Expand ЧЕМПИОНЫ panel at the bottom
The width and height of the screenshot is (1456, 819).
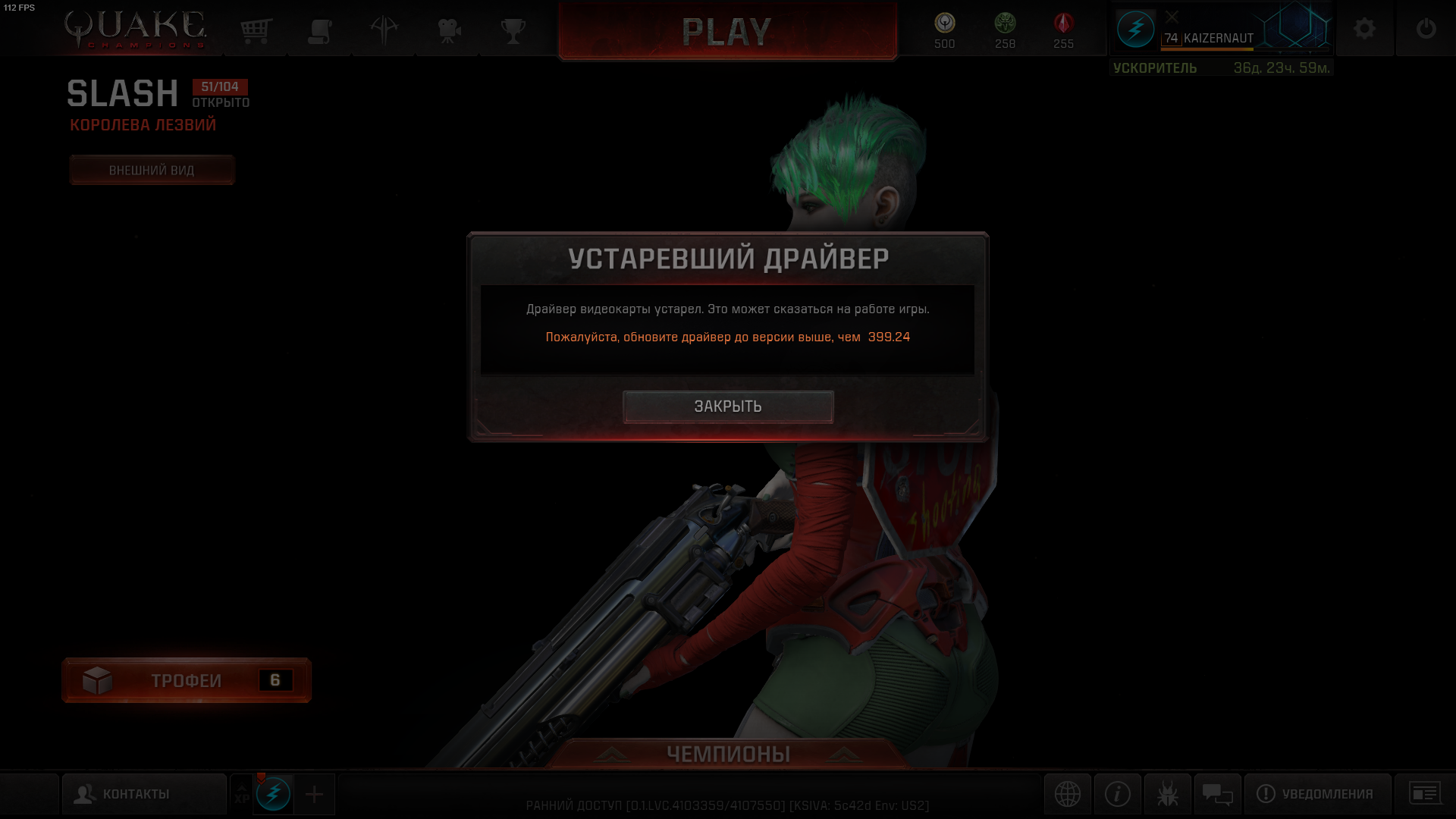click(x=728, y=754)
